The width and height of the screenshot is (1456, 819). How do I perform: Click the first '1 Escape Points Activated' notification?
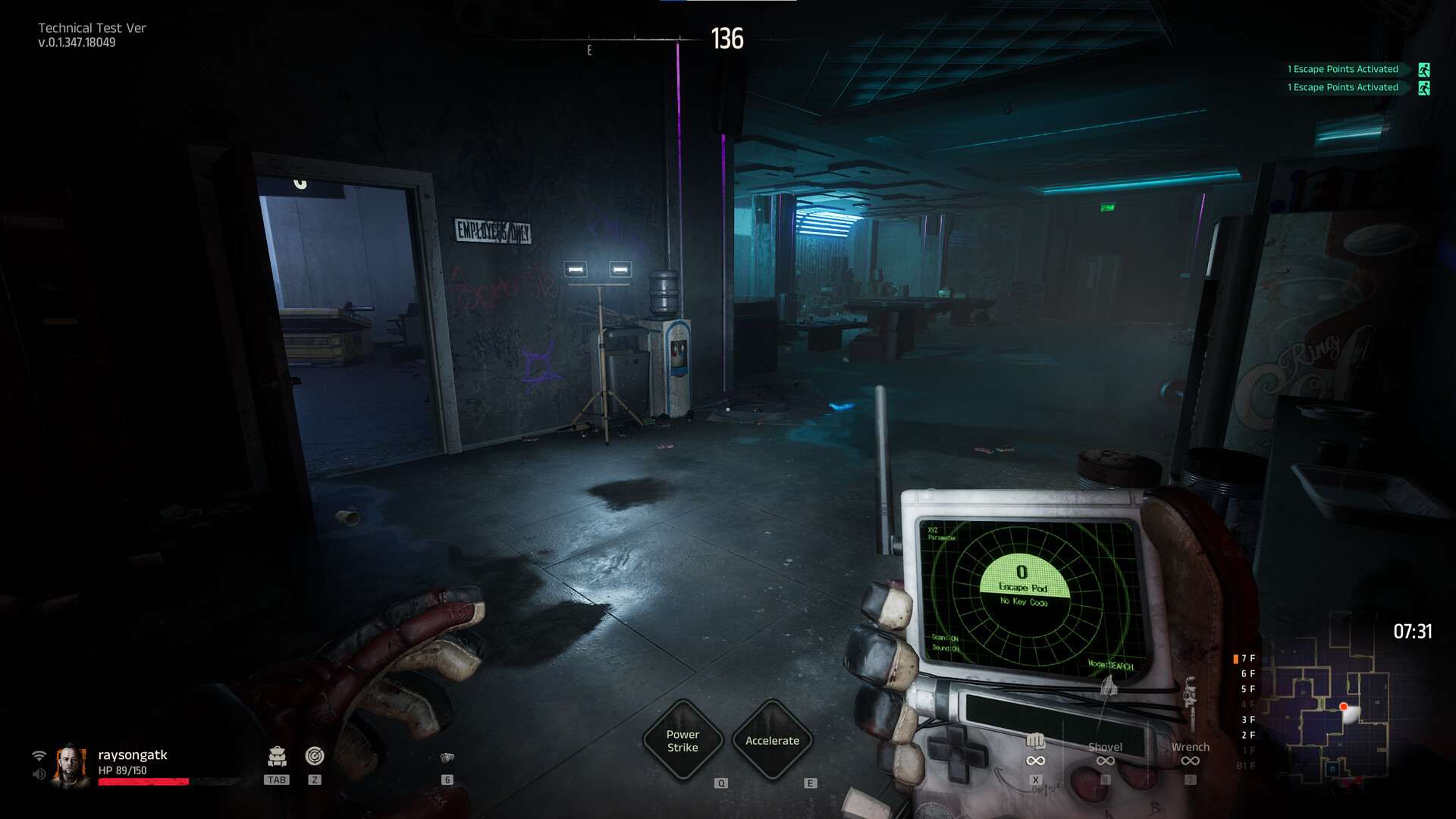click(x=1342, y=69)
